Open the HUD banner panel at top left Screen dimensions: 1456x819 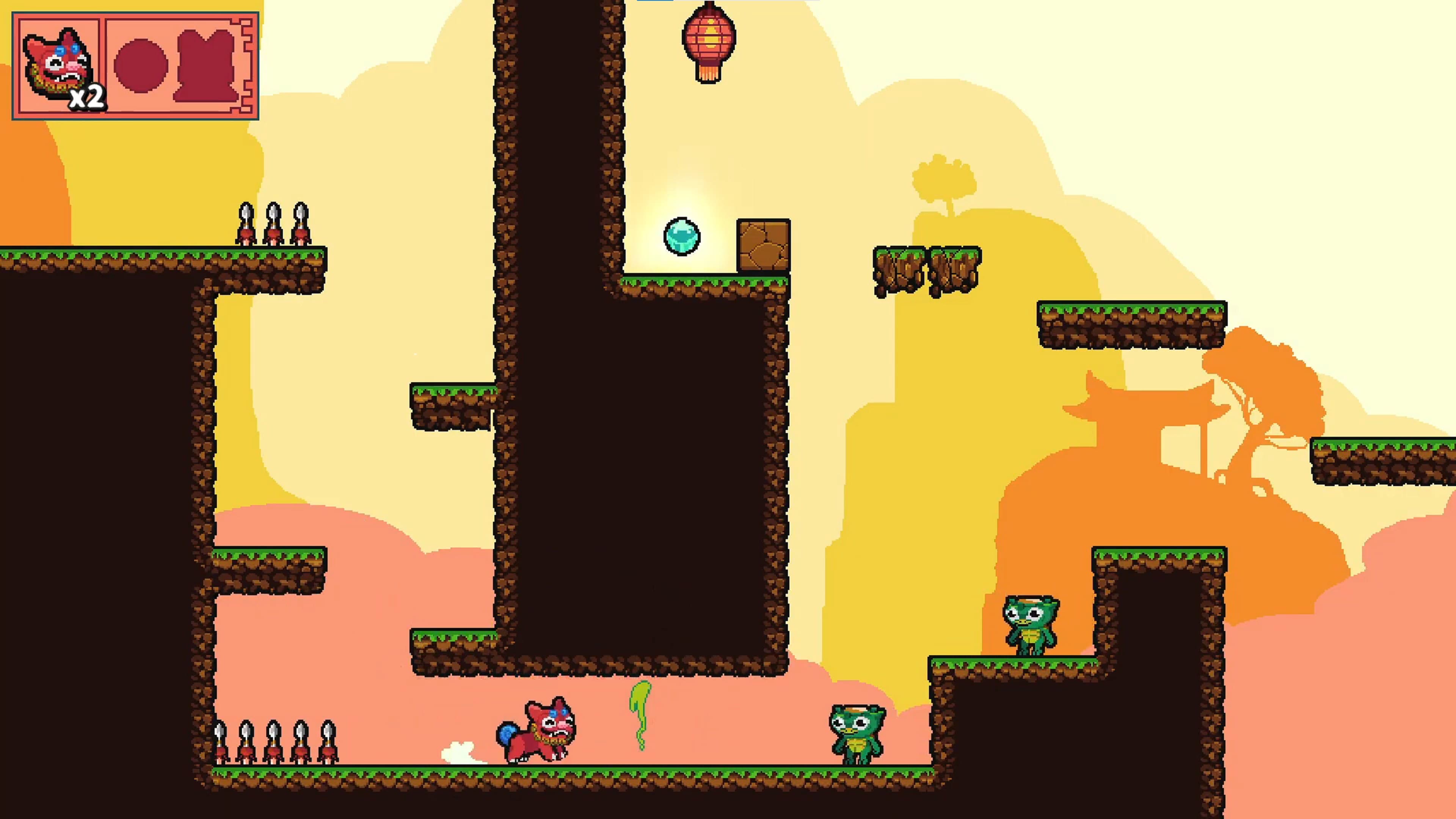(x=136, y=65)
